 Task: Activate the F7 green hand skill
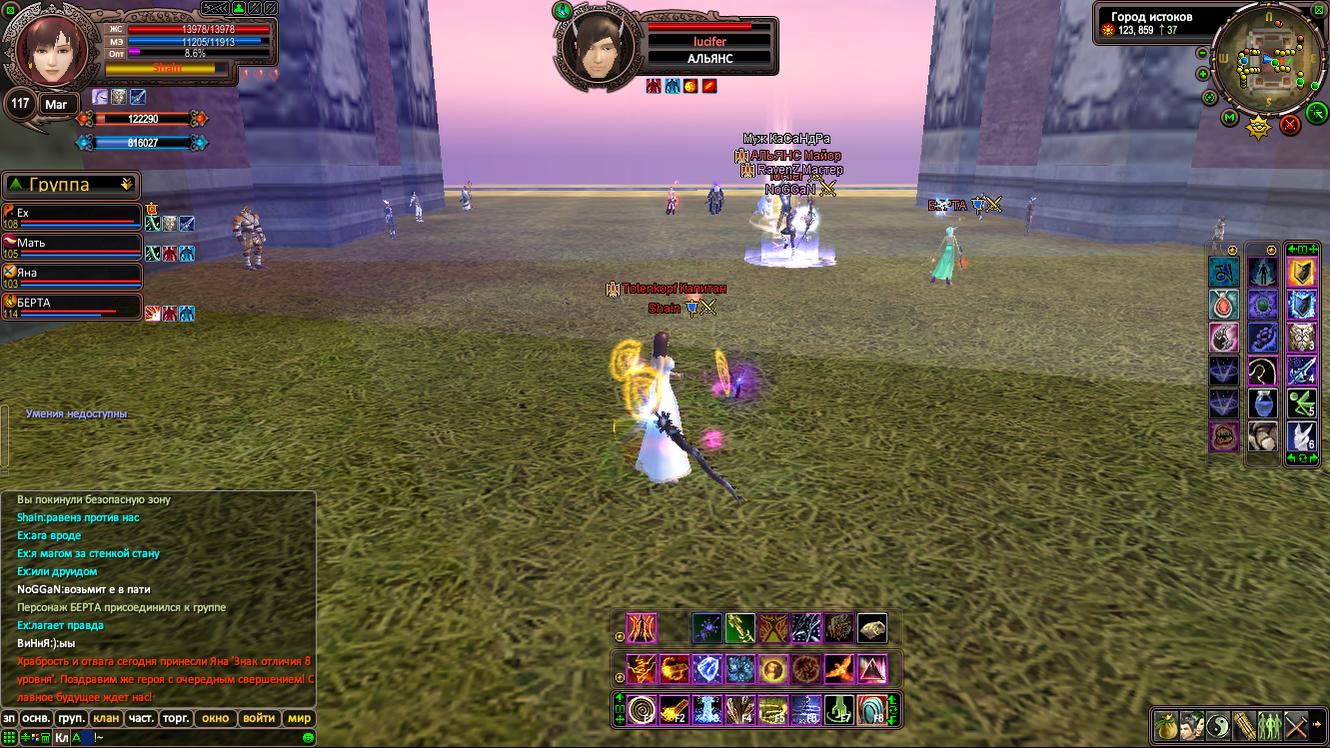[839, 709]
